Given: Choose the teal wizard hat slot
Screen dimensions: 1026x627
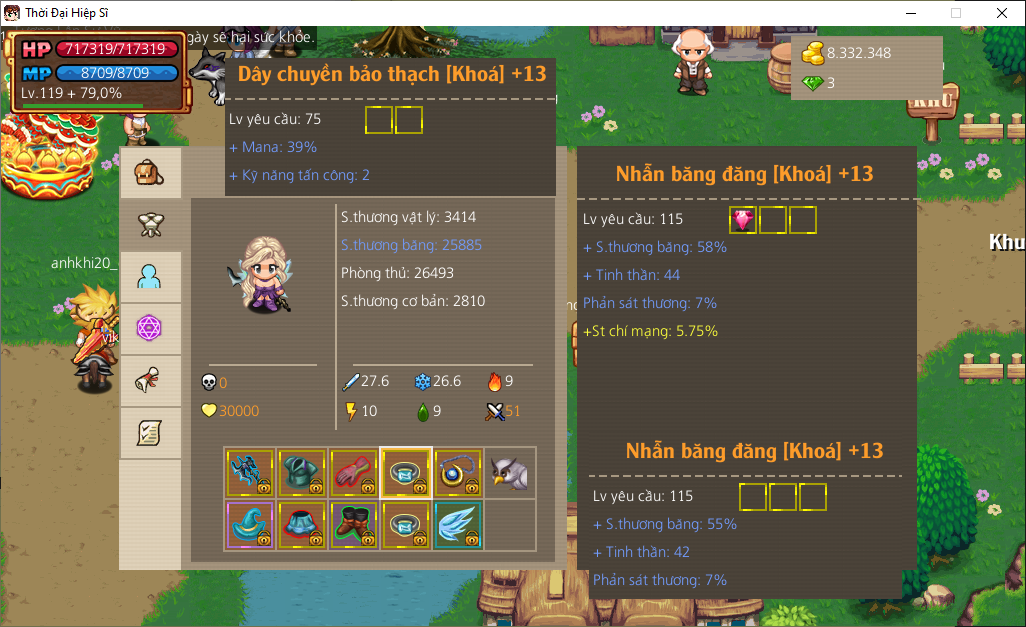Looking at the screenshot, I should [250, 525].
